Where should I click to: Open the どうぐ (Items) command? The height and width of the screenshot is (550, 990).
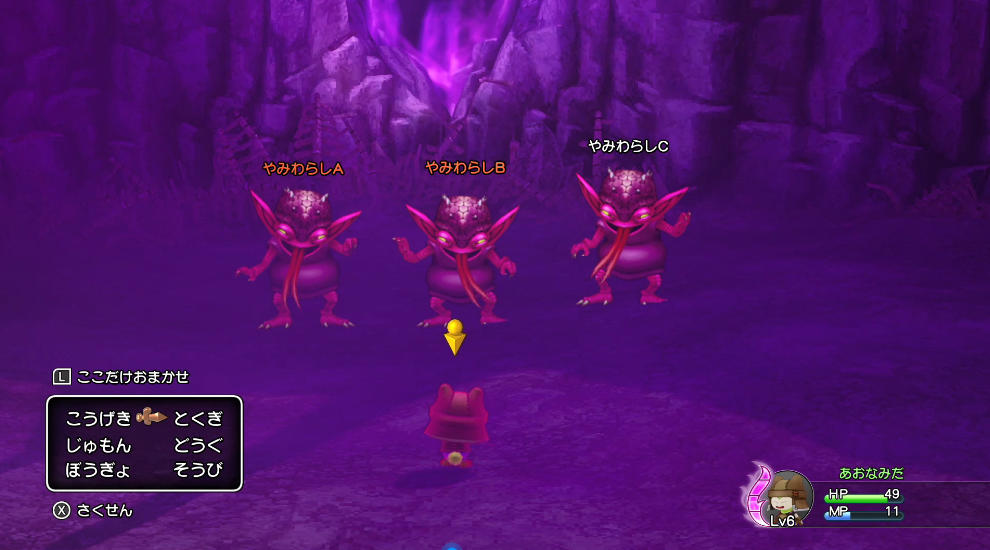(x=197, y=444)
